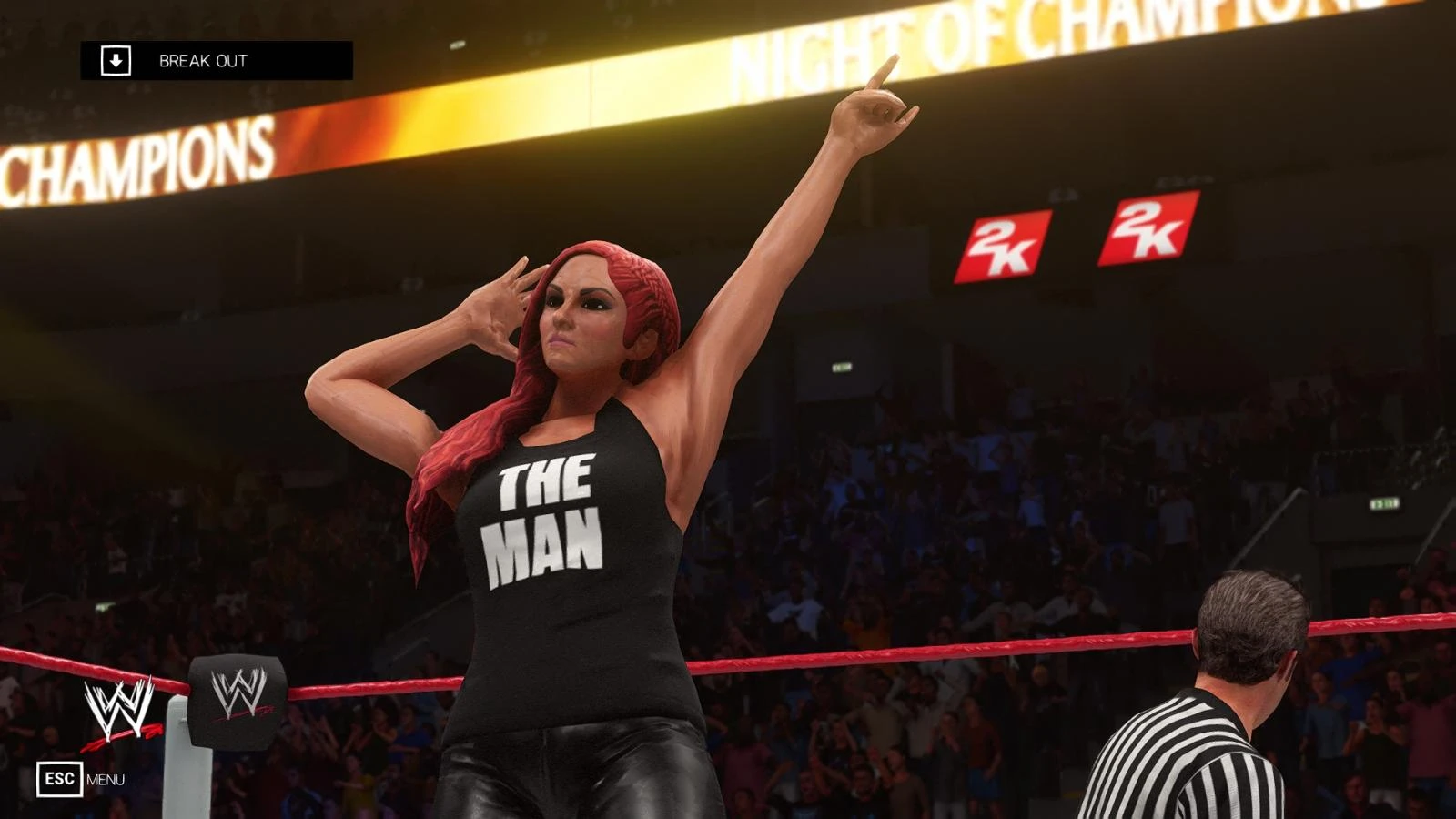The height and width of the screenshot is (819, 1456).
Task: Click the WWE logo watermark near the bottom left
Action: pyautogui.click(x=119, y=712)
